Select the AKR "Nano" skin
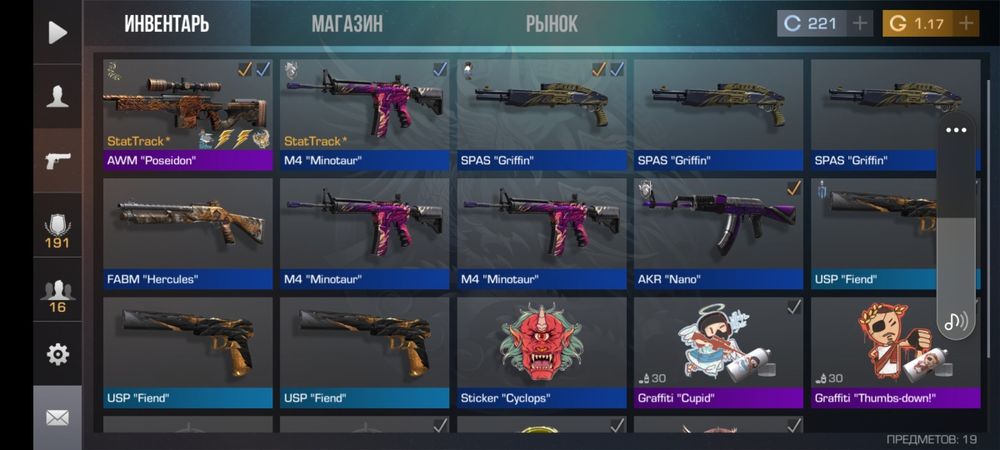 718,232
